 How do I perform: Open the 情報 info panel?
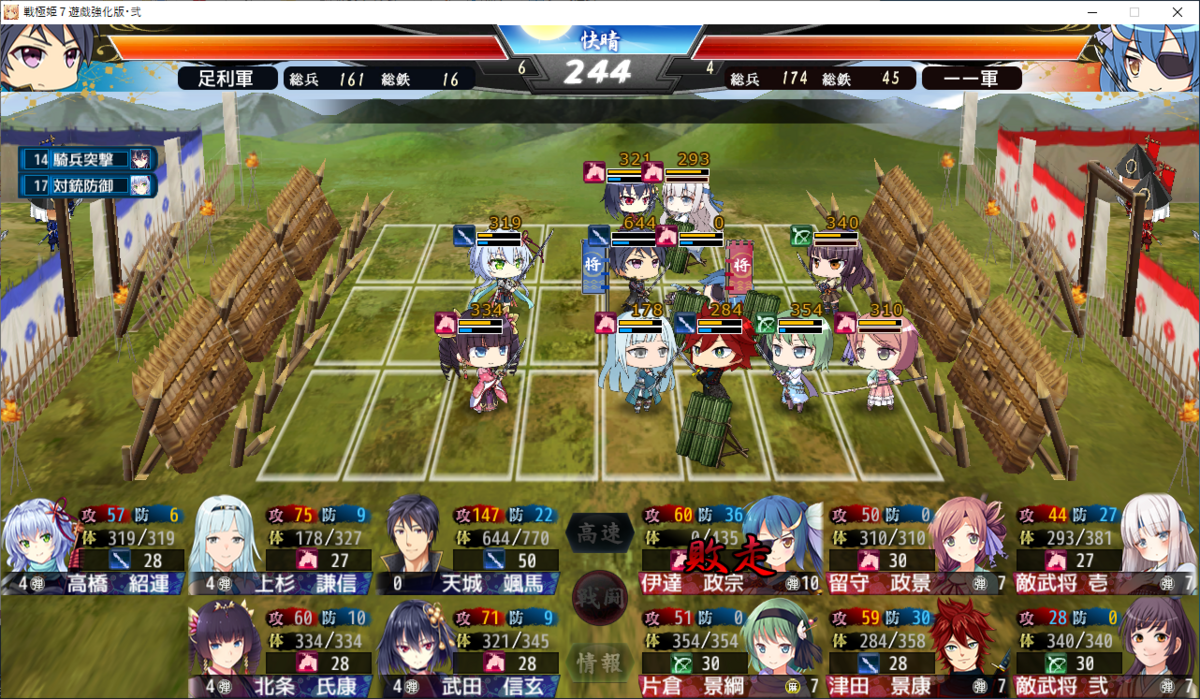pyautogui.click(x=600, y=661)
